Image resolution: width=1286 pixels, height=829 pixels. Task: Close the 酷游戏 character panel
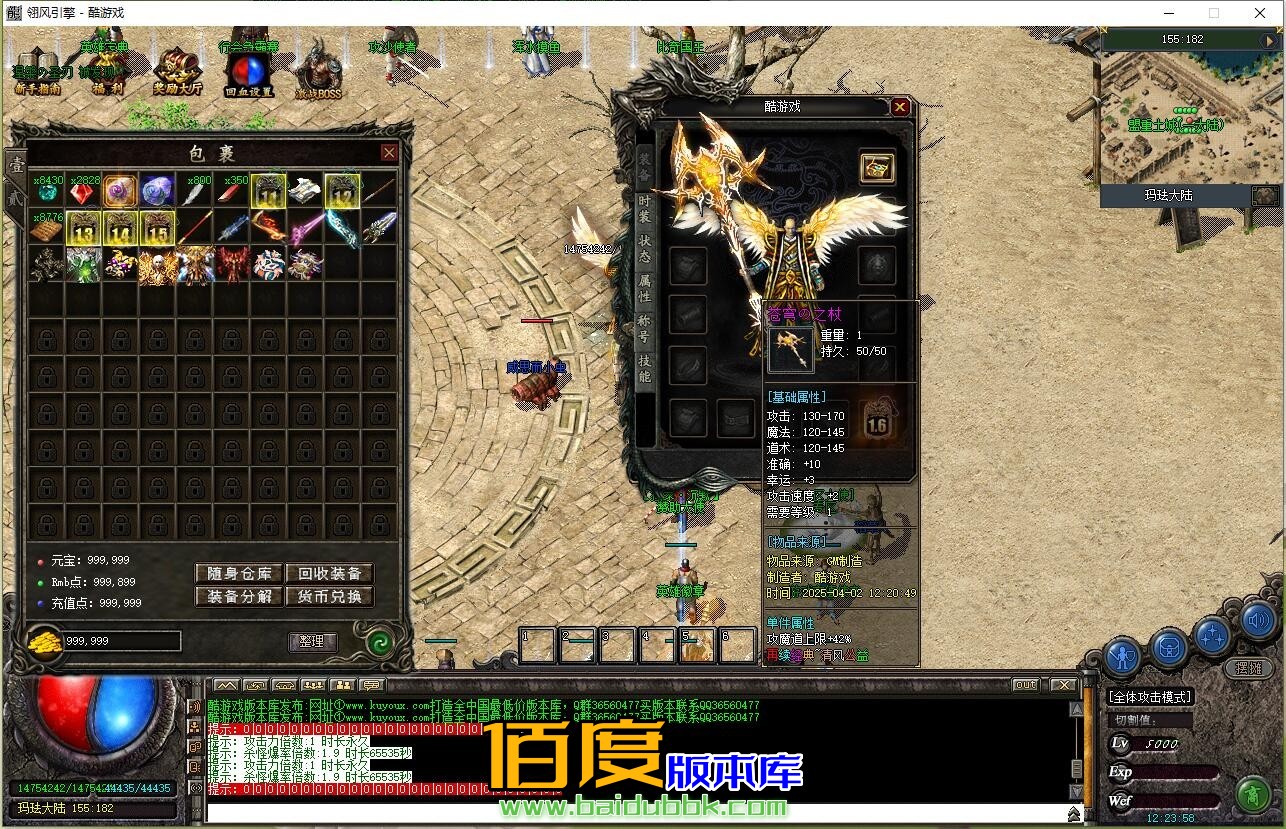click(x=900, y=107)
